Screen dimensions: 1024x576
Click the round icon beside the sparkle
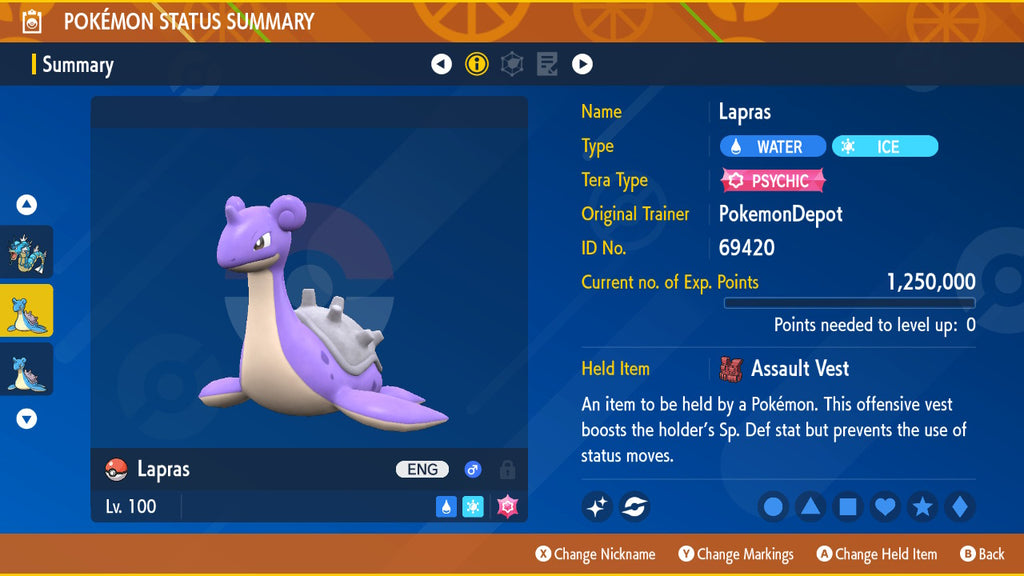click(634, 507)
